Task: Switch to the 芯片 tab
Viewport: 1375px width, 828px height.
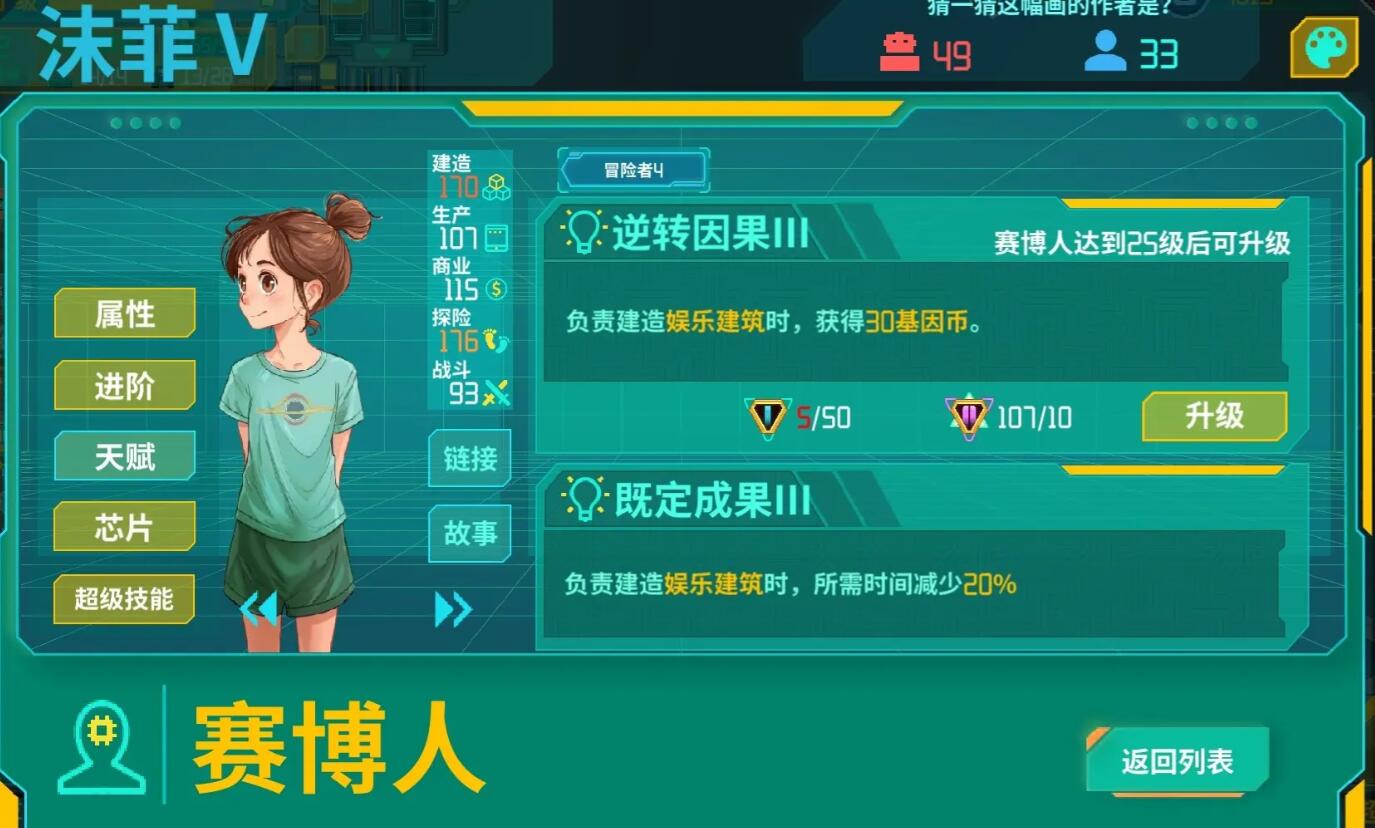Action: pos(124,527)
